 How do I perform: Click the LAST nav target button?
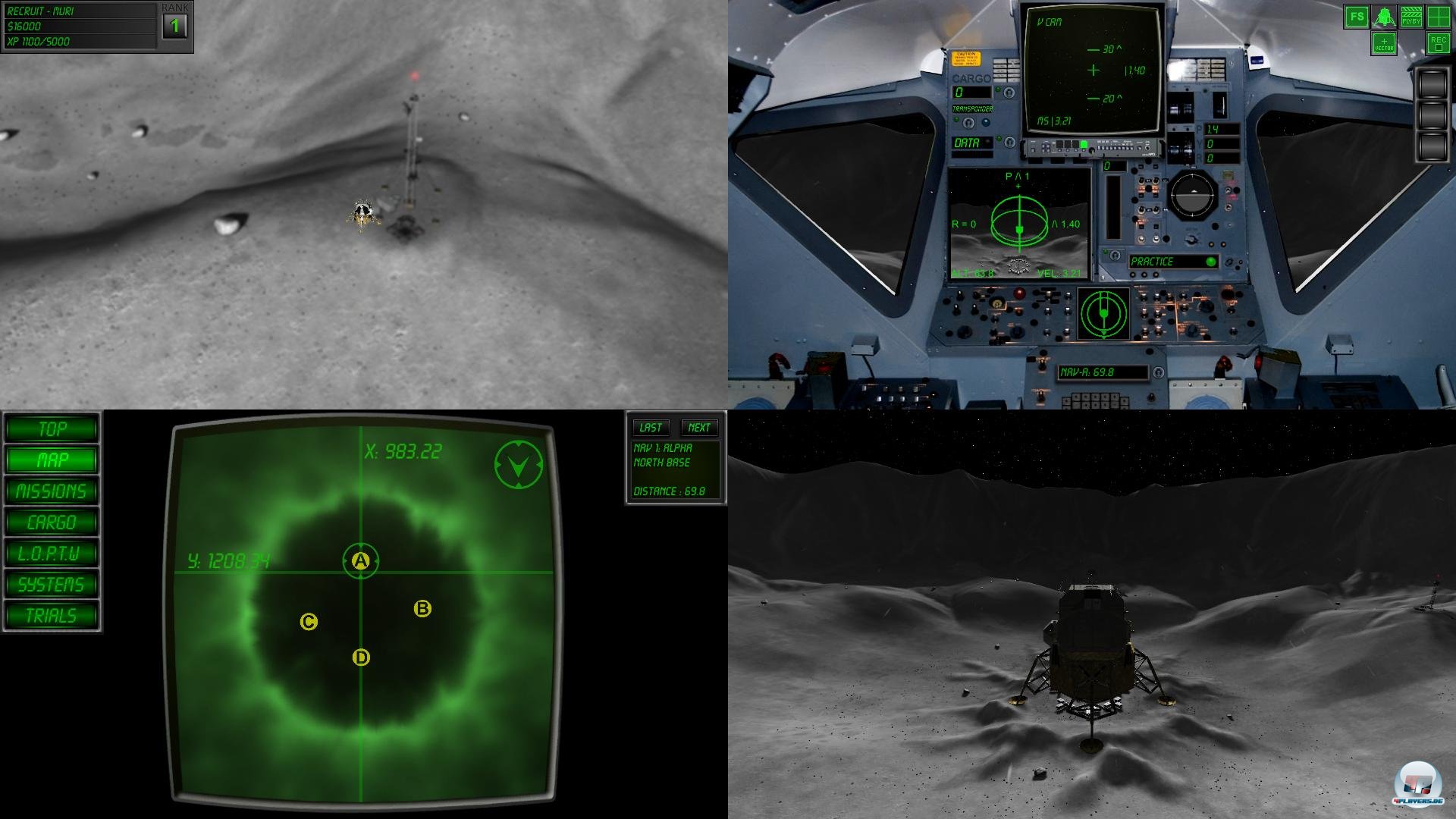coord(651,427)
